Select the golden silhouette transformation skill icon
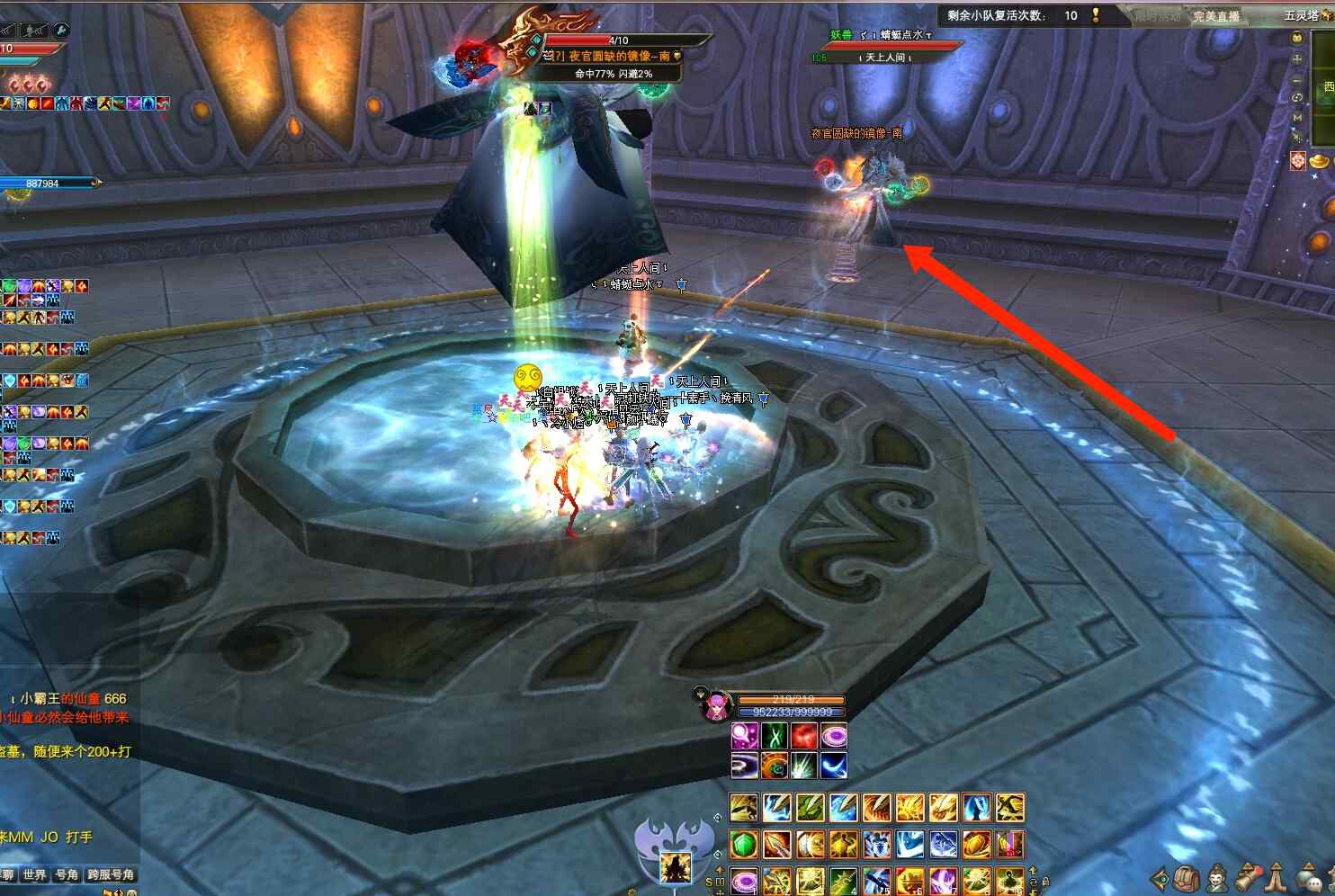Image resolution: width=1335 pixels, height=896 pixels. point(675,867)
